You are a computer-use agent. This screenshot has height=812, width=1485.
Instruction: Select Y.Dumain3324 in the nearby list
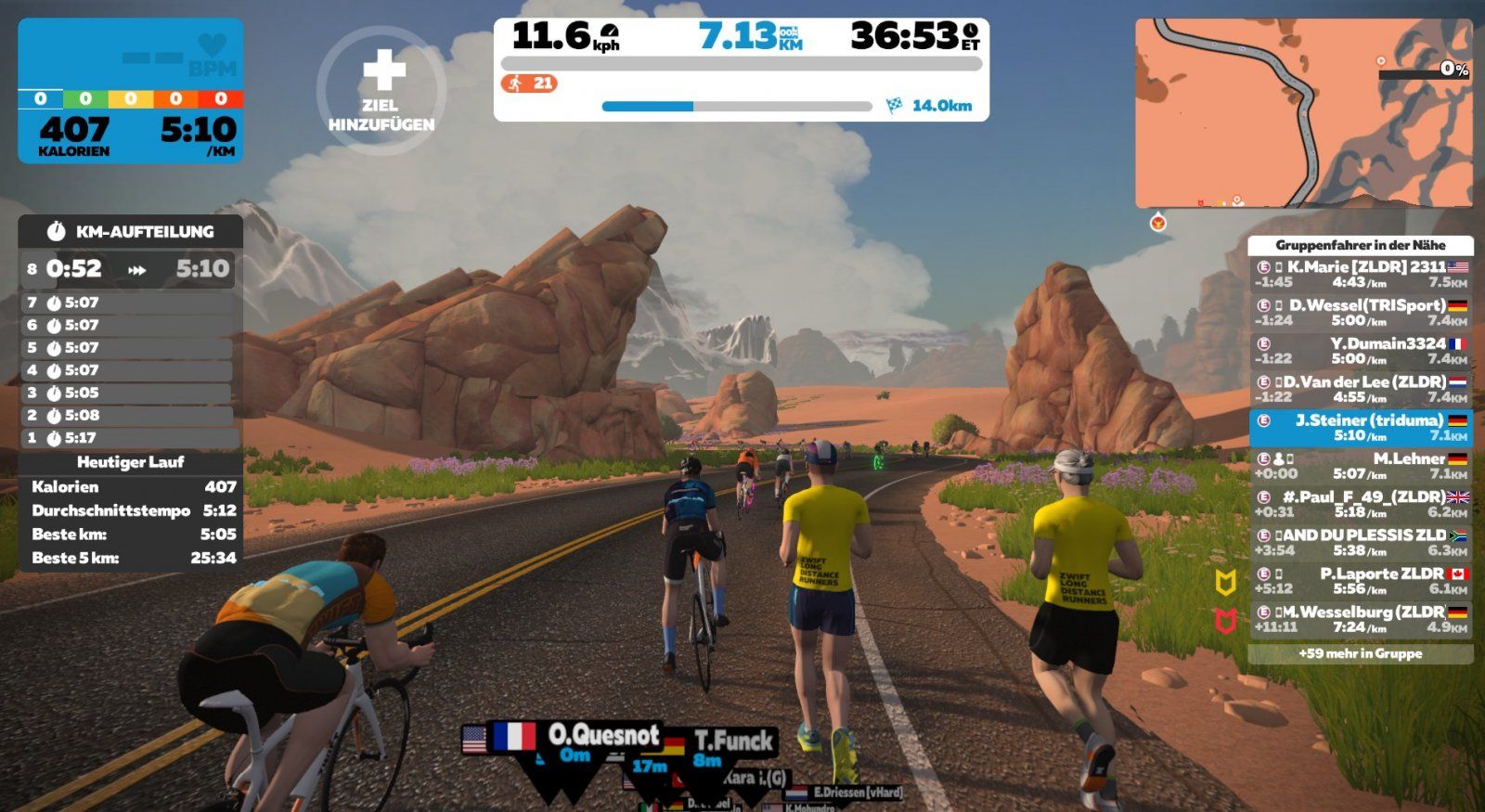(x=1360, y=350)
